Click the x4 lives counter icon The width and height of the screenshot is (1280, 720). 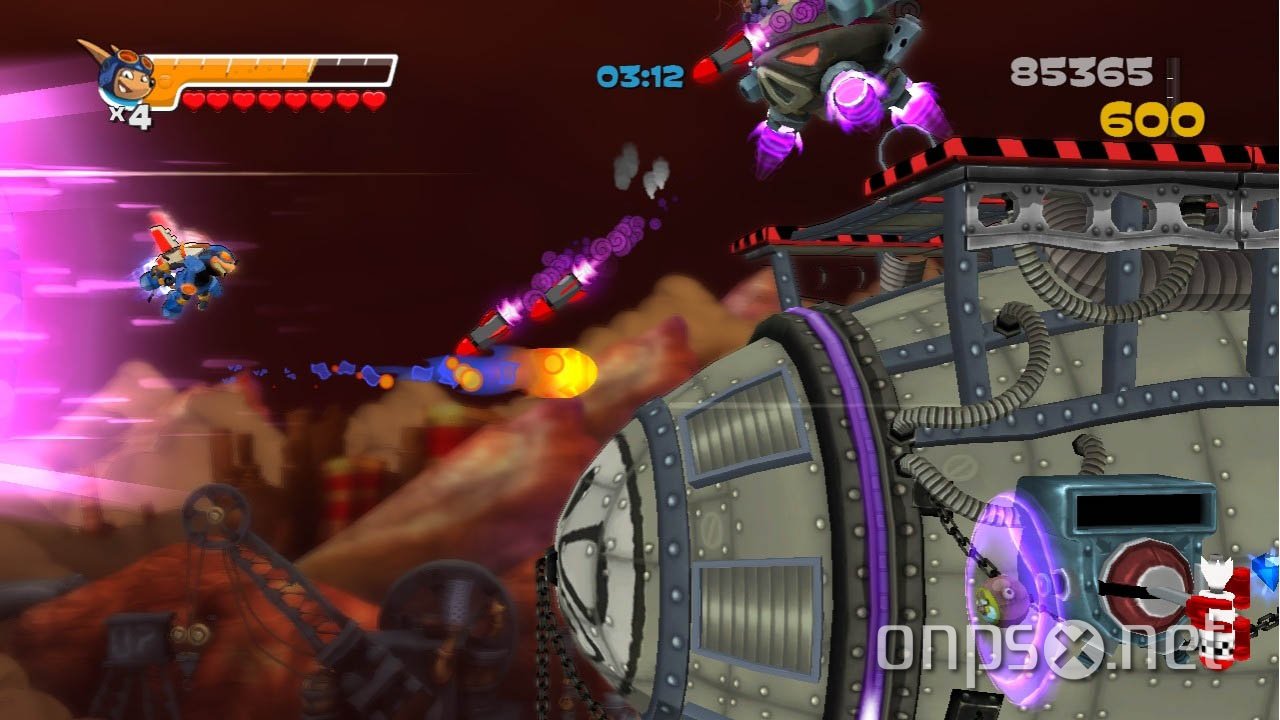[128, 114]
